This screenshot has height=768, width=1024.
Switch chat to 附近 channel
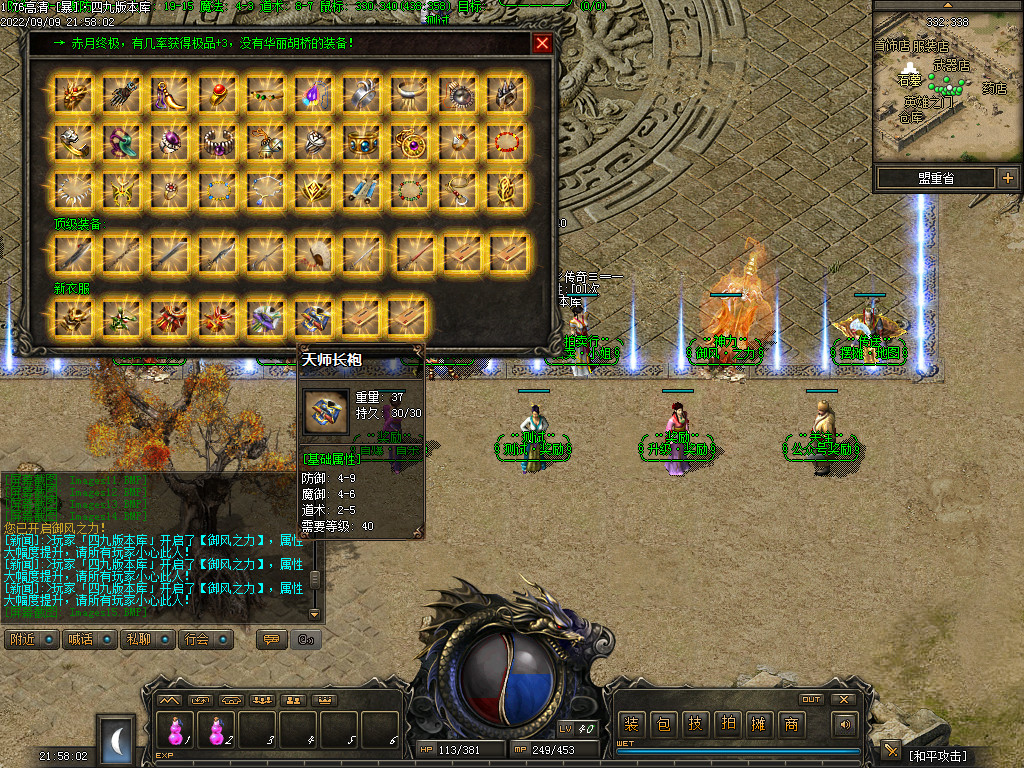click(32, 639)
